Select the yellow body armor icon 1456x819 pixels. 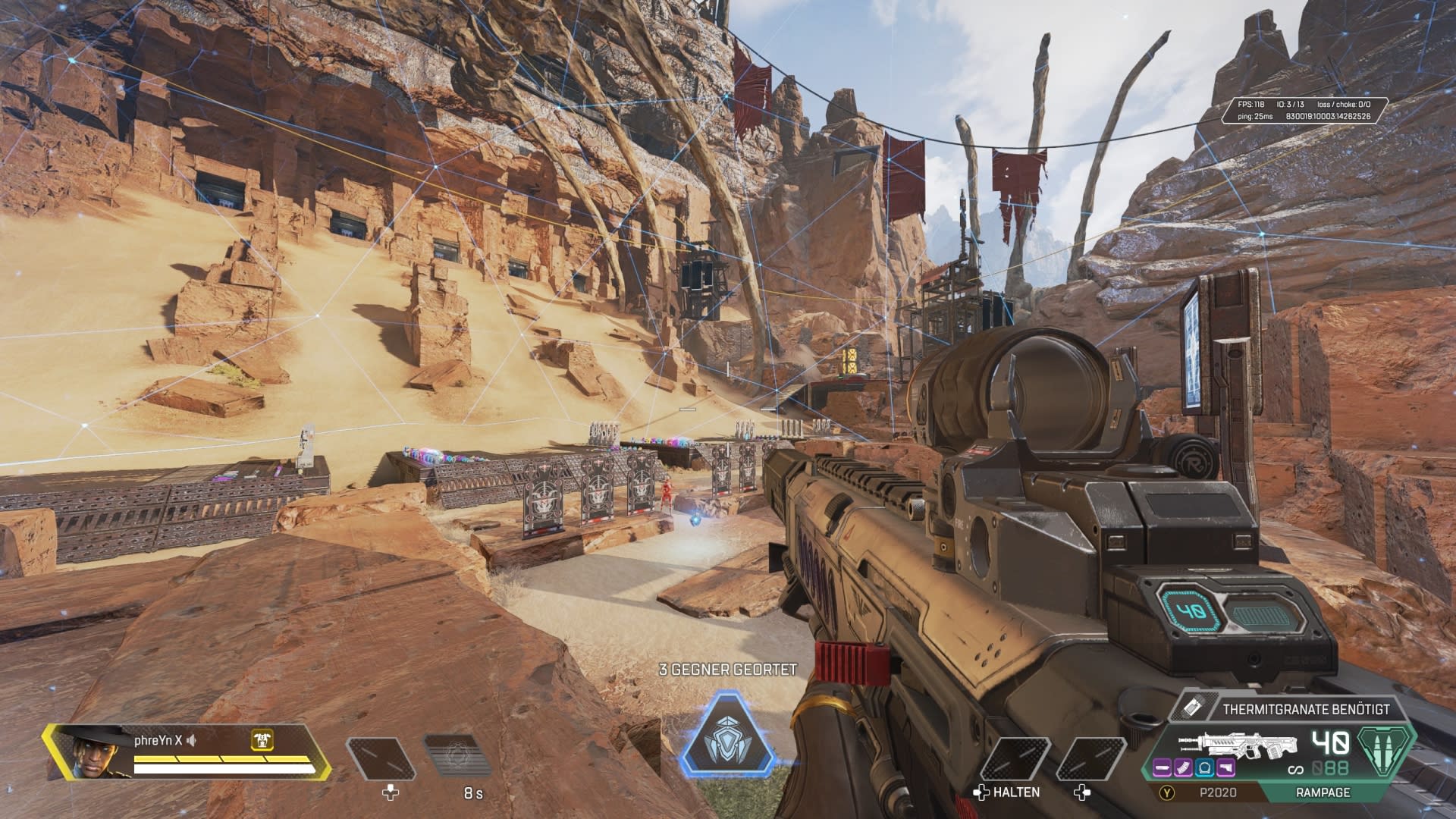pos(262,741)
